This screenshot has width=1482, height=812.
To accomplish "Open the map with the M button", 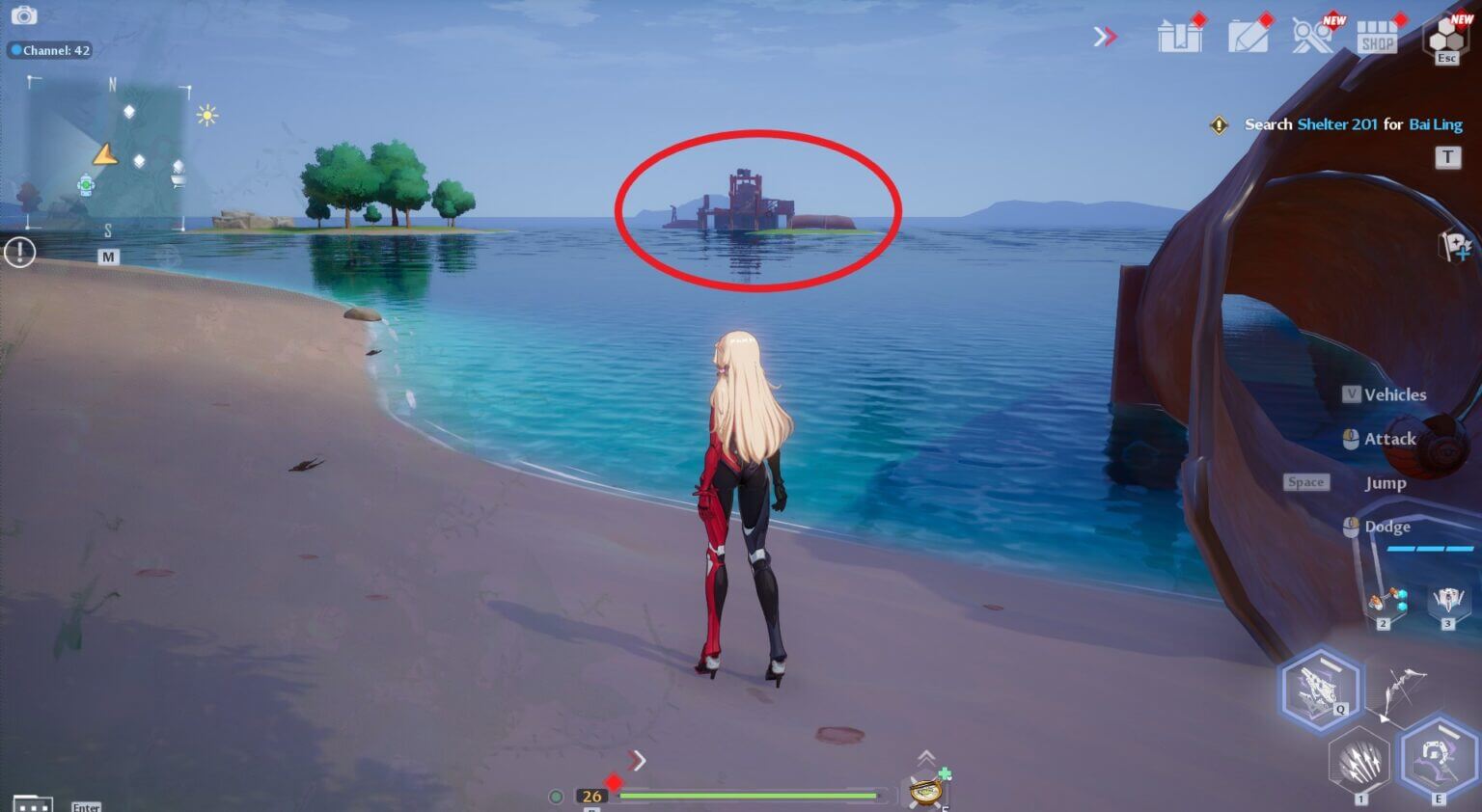I will click(109, 257).
